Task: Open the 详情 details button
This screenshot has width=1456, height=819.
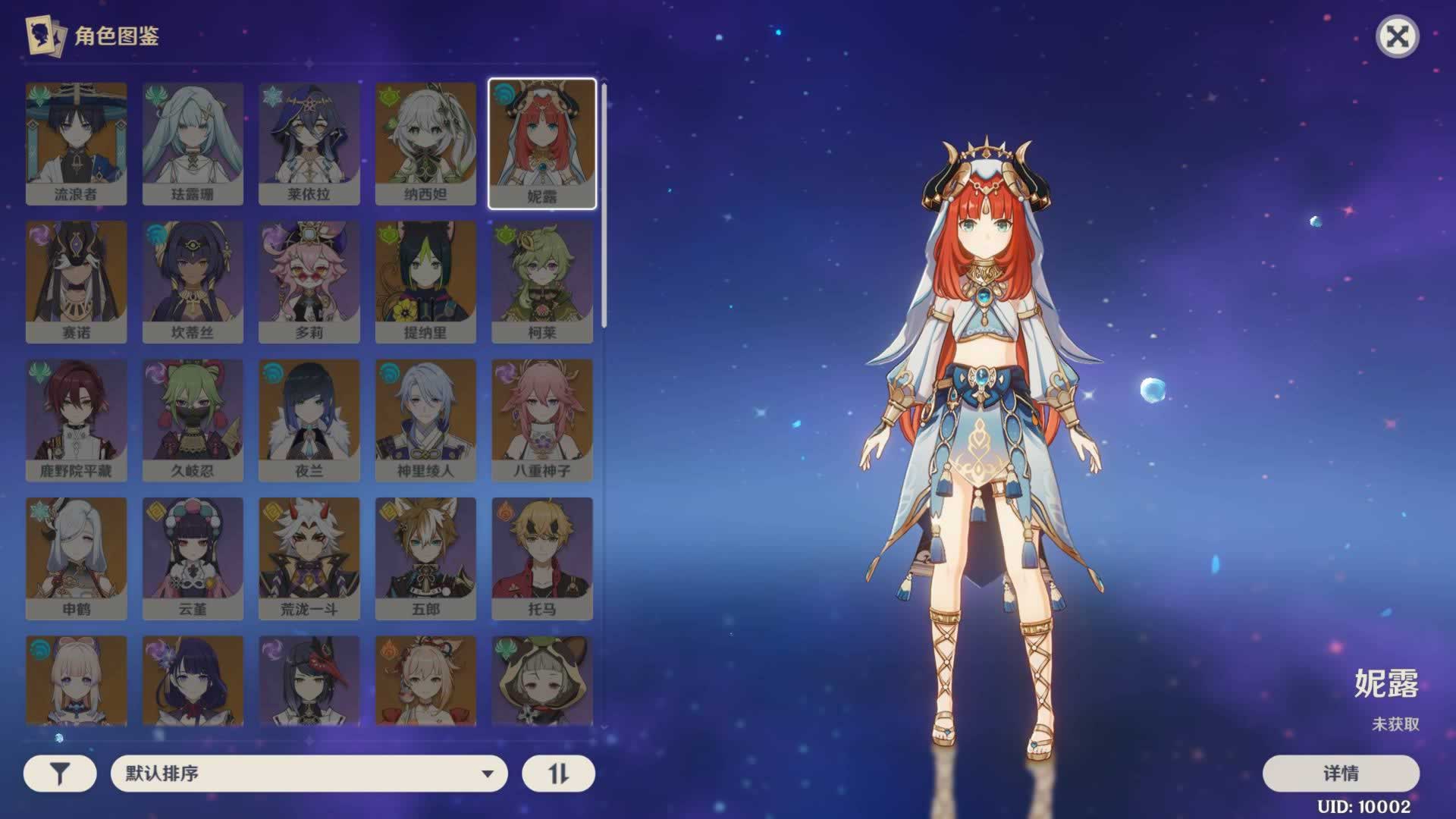Action: tap(1340, 773)
